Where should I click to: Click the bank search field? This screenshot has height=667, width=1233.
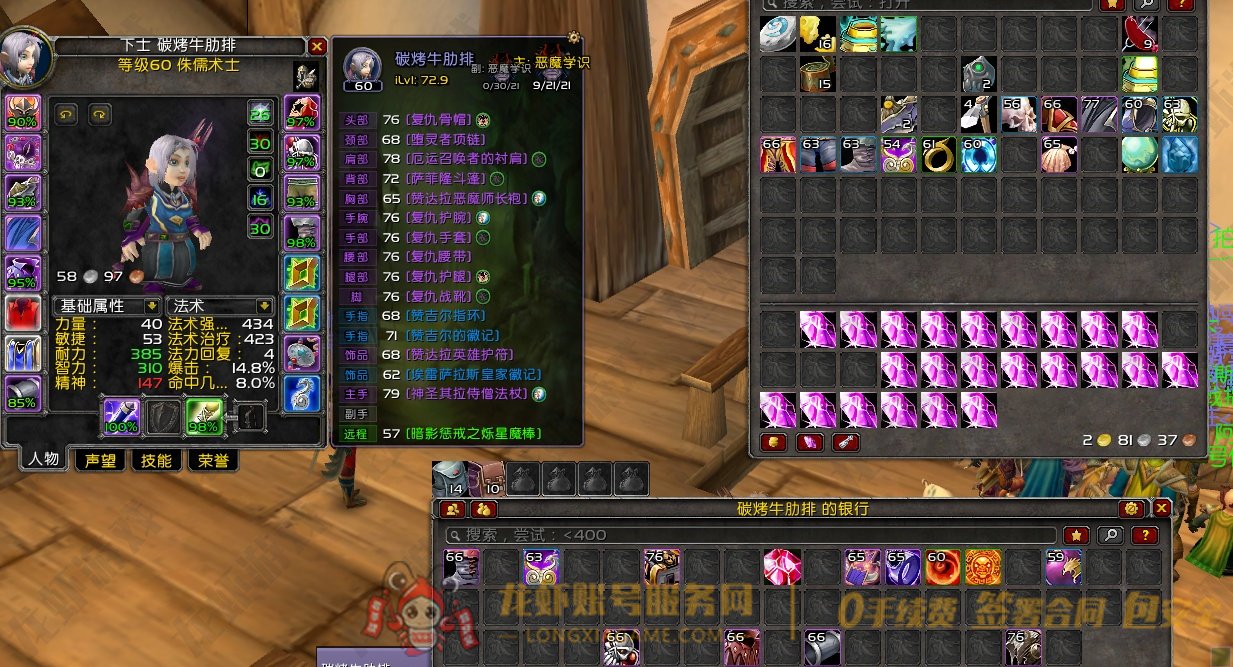click(x=750, y=536)
